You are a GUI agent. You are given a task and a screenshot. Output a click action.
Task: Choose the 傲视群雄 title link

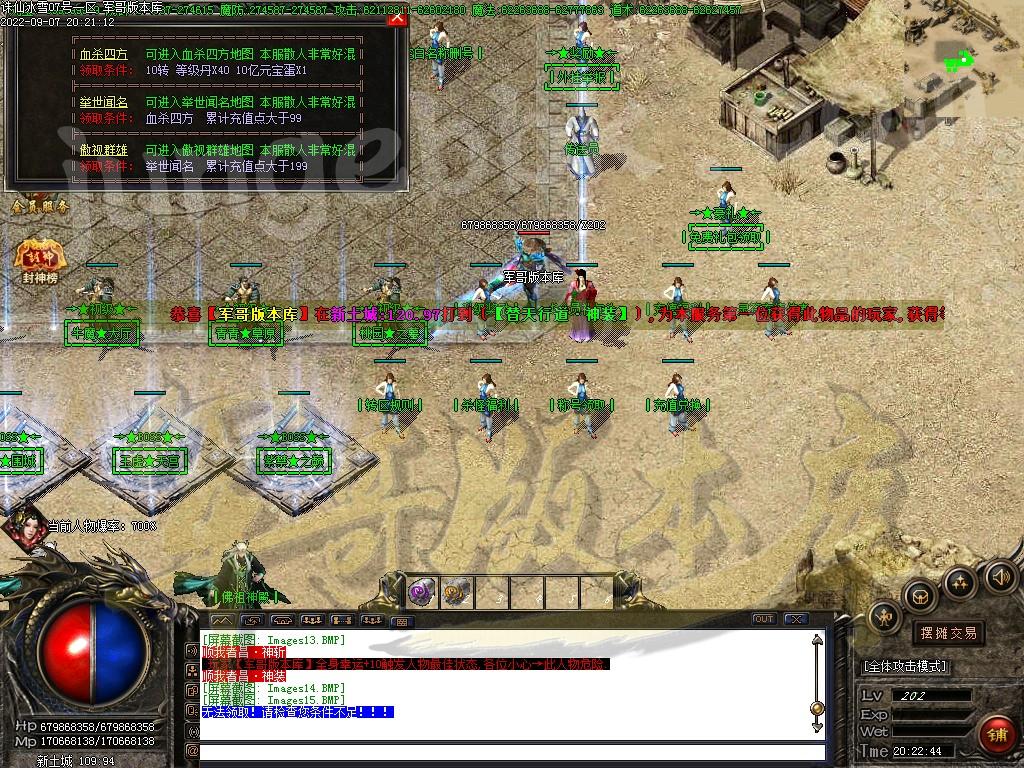click(x=103, y=150)
